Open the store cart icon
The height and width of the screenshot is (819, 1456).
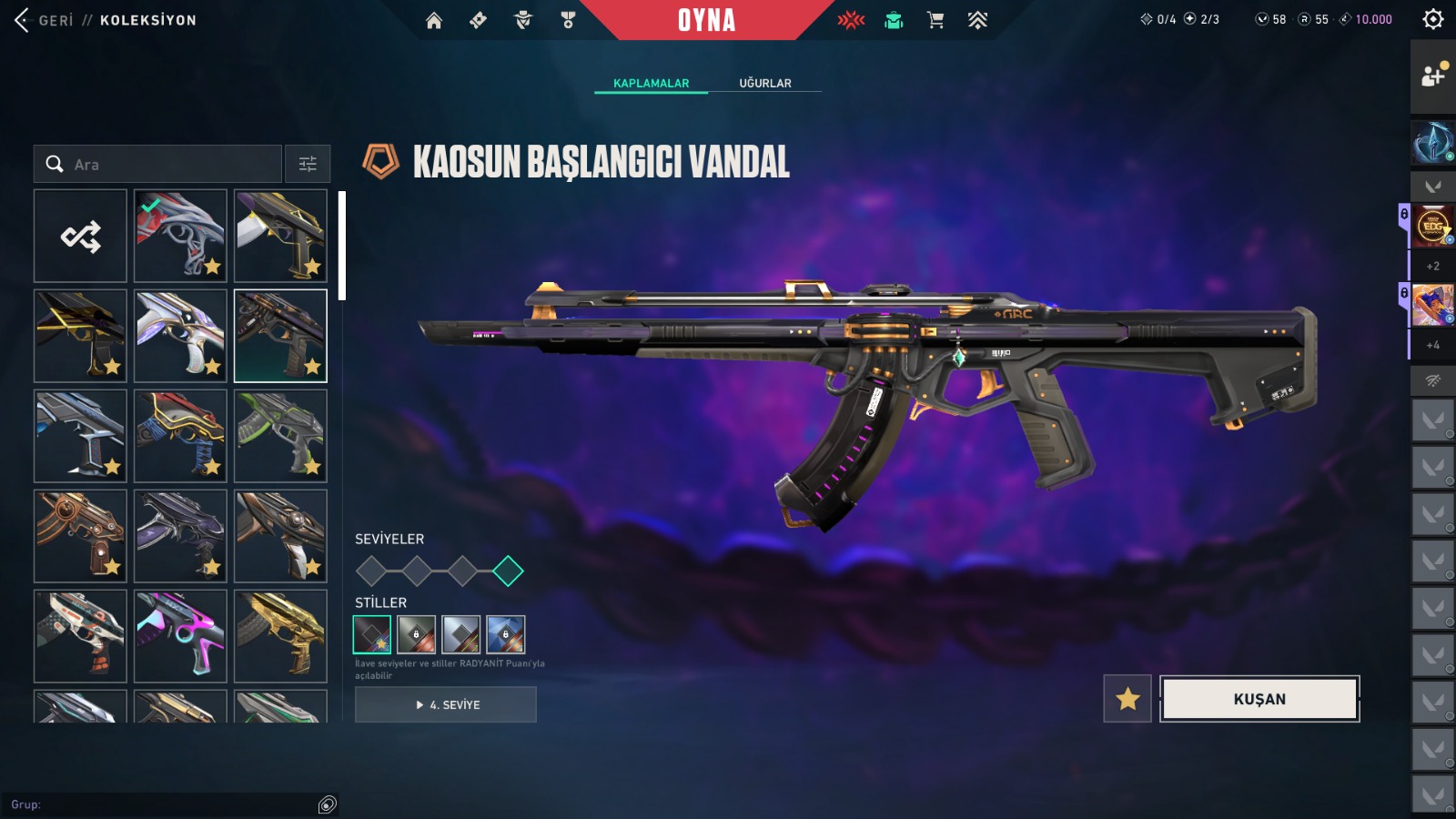click(x=935, y=20)
